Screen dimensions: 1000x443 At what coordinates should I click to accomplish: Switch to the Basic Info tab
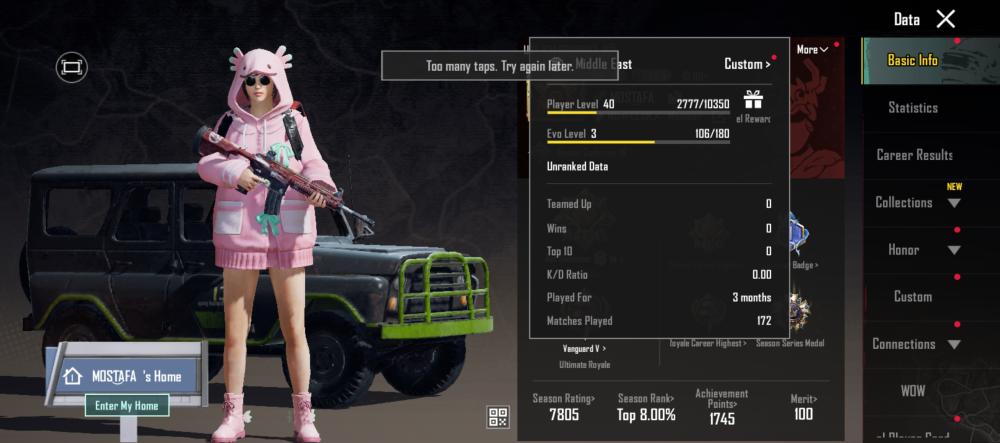click(x=913, y=60)
